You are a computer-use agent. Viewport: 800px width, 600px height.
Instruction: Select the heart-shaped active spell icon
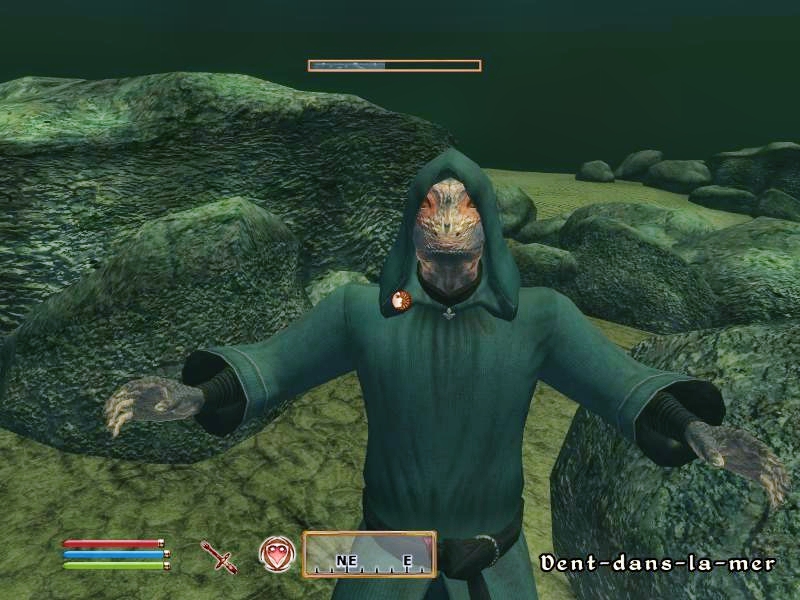[276, 553]
